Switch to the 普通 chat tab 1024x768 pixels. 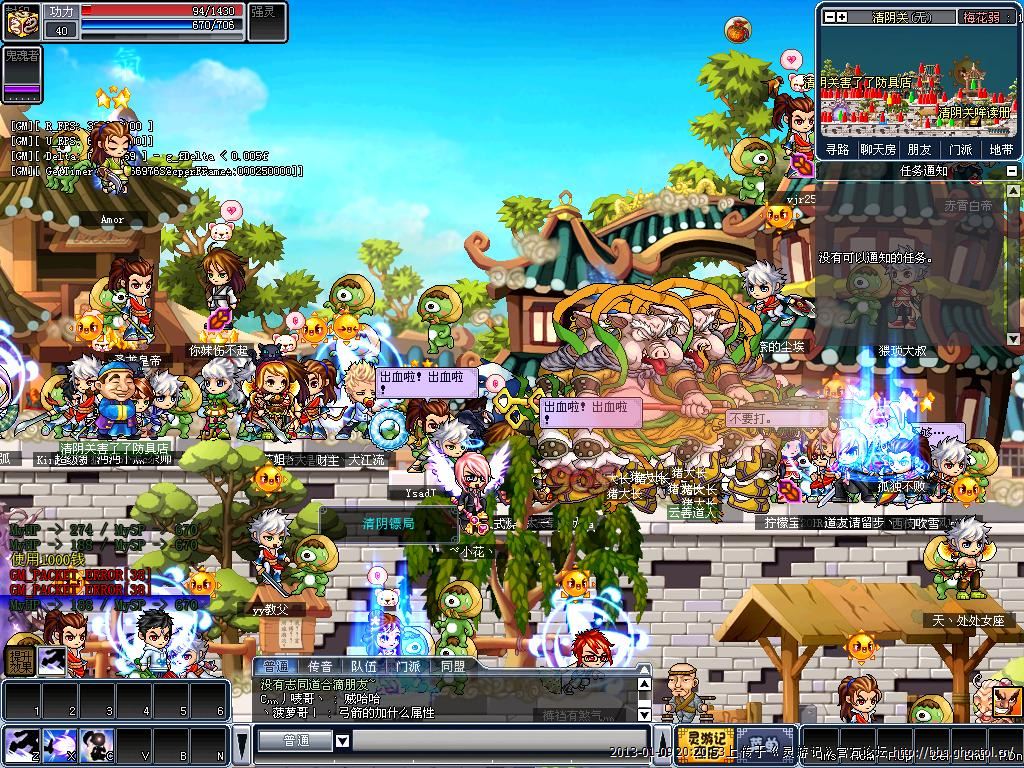pos(275,666)
